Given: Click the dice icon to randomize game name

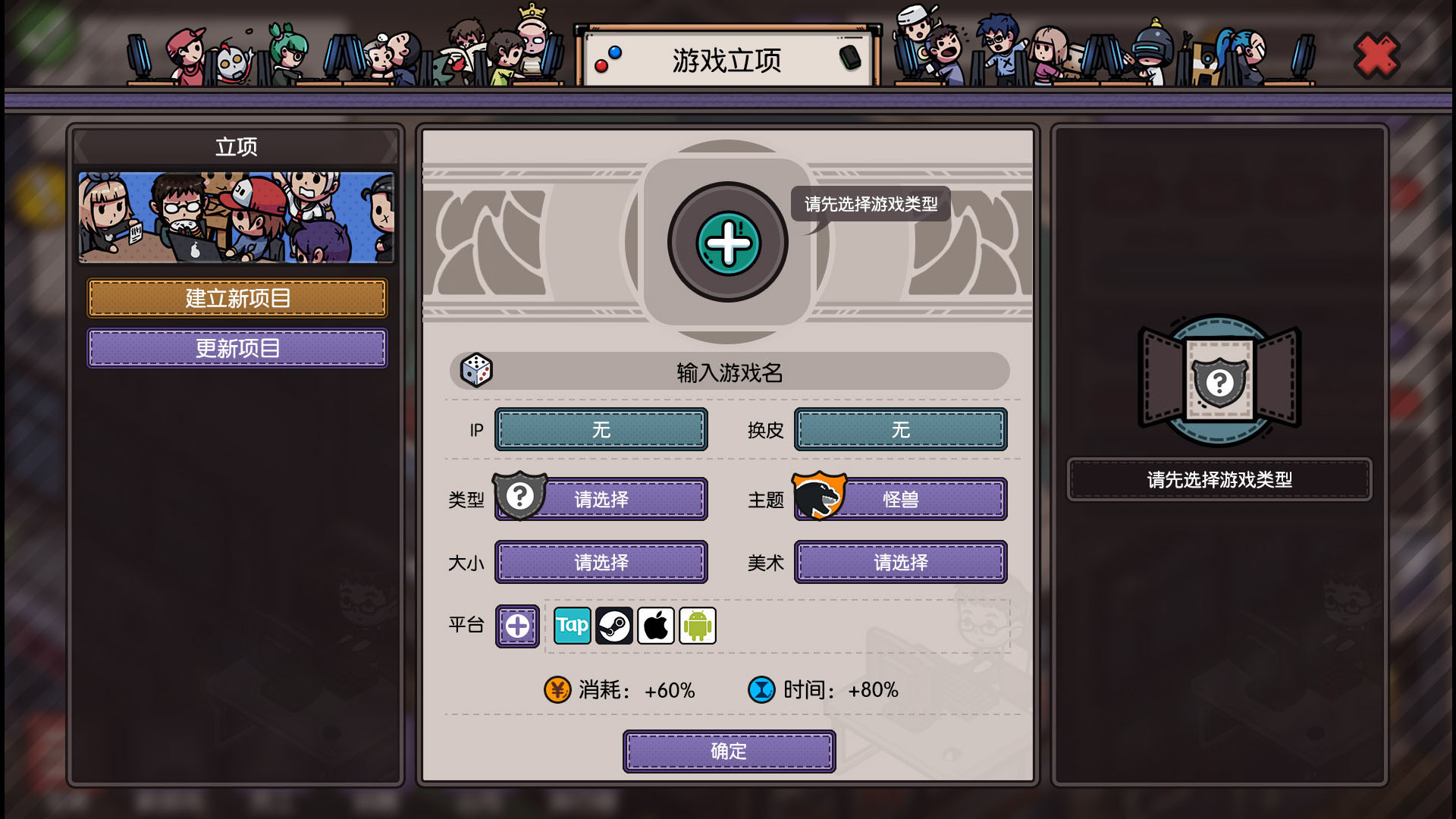Looking at the screenshot, I should 476,372.
